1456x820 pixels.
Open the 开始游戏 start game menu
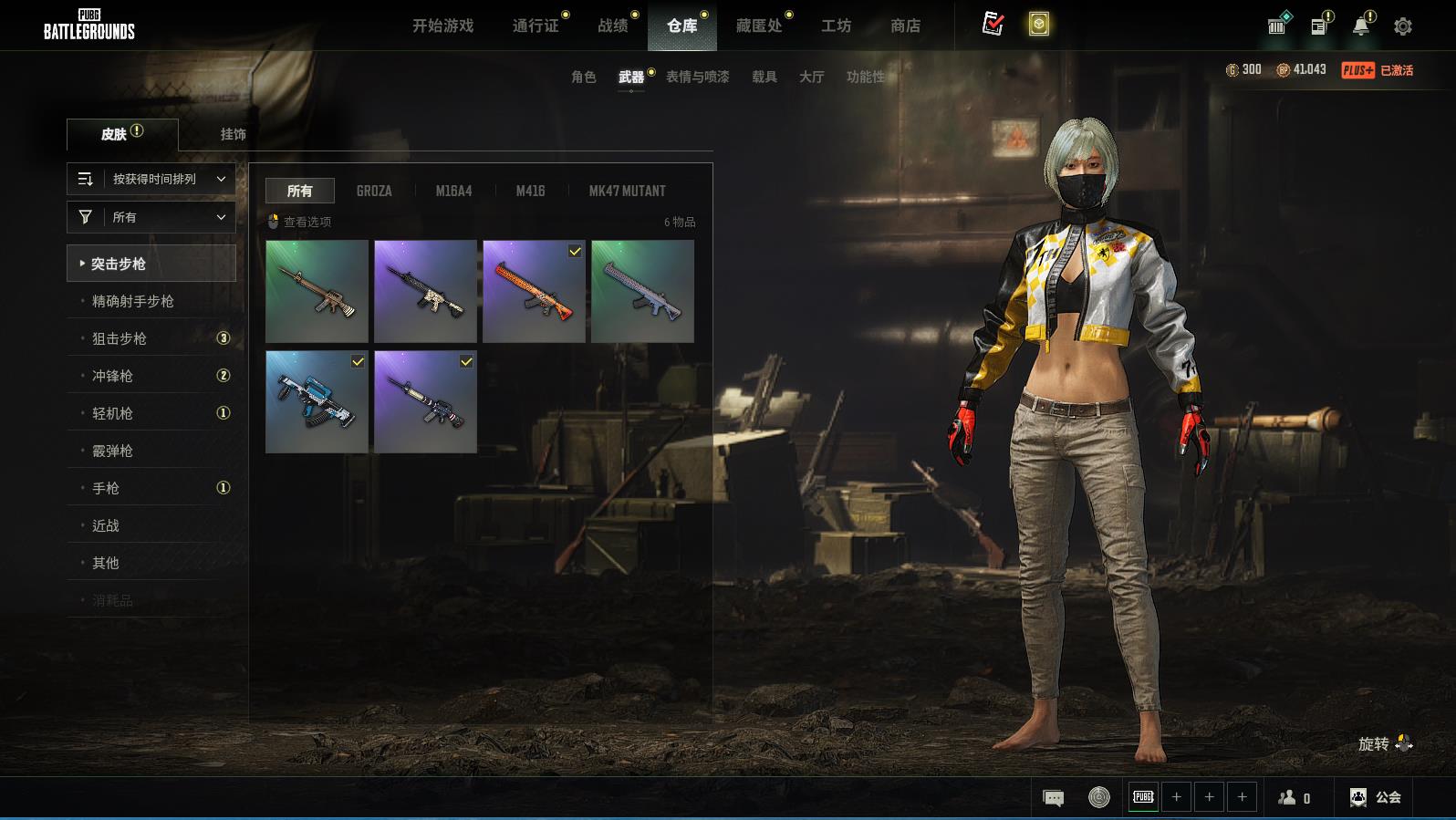442,26
